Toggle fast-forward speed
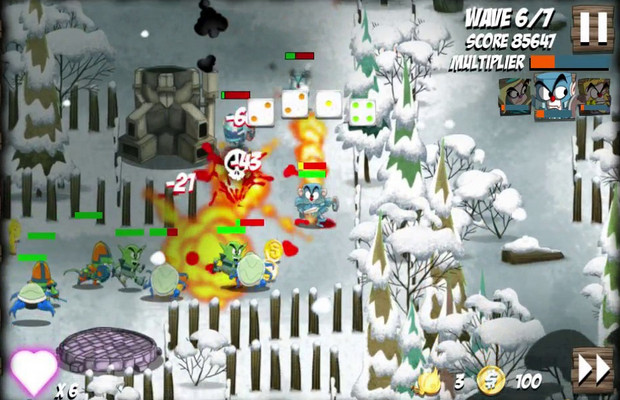620x400 pixels. point(592,369)
